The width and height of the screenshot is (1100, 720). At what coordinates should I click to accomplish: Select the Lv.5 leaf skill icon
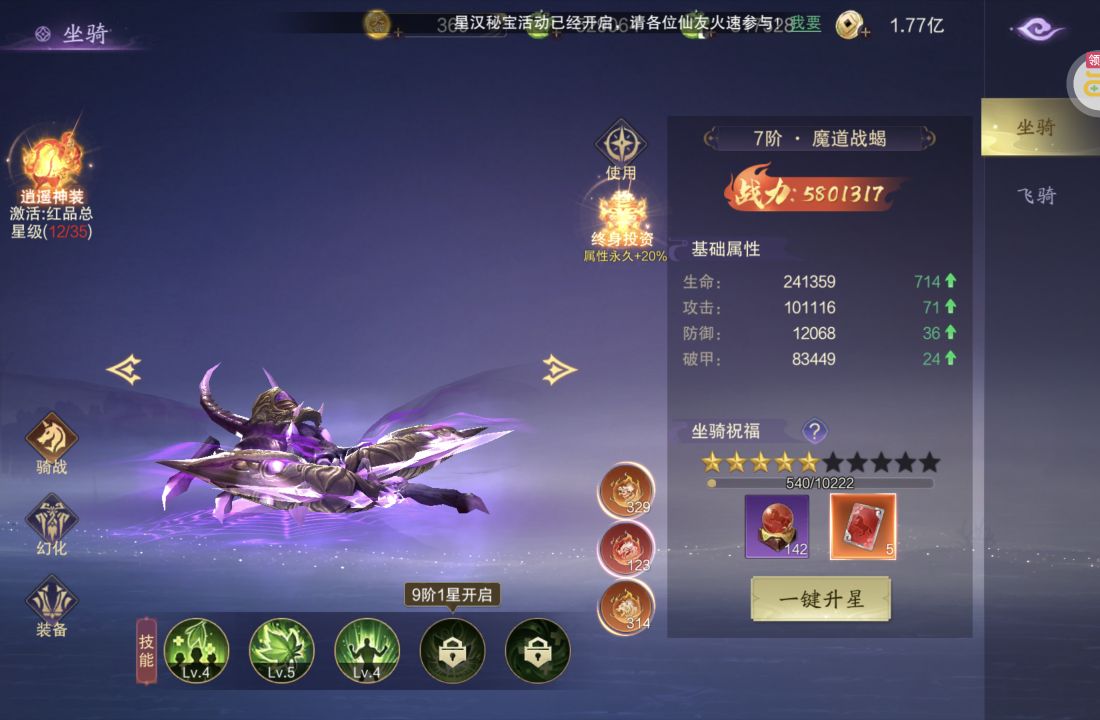tap(281, 650)
